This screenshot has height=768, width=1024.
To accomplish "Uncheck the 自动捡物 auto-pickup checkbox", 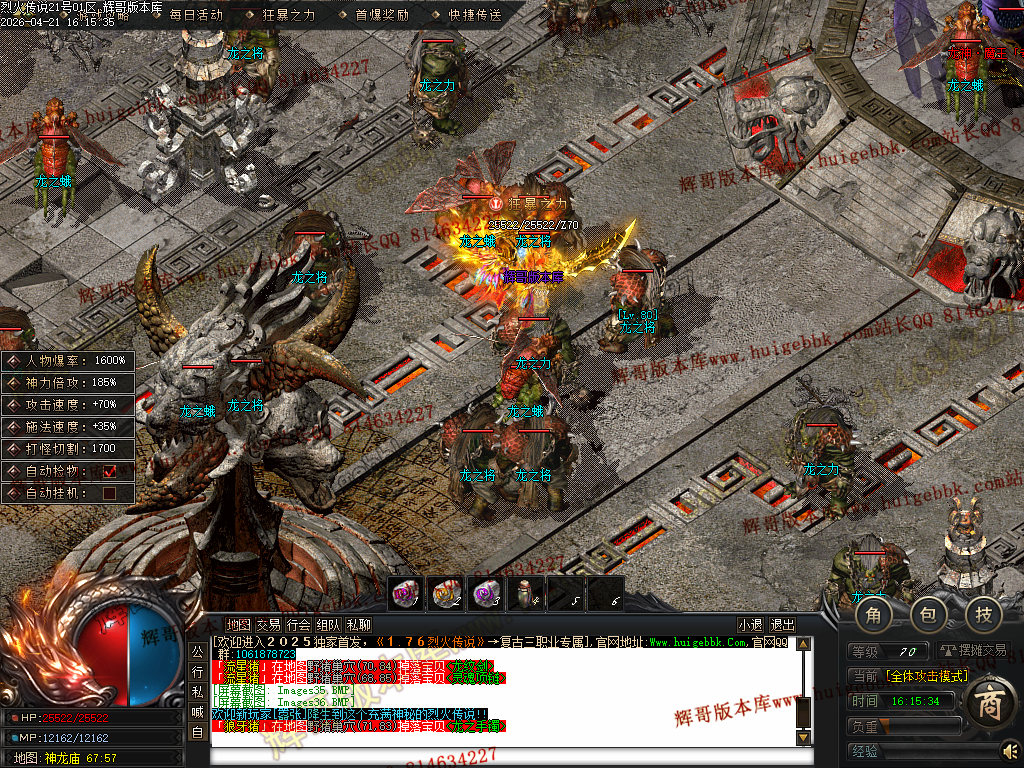I will click(110, 470).
